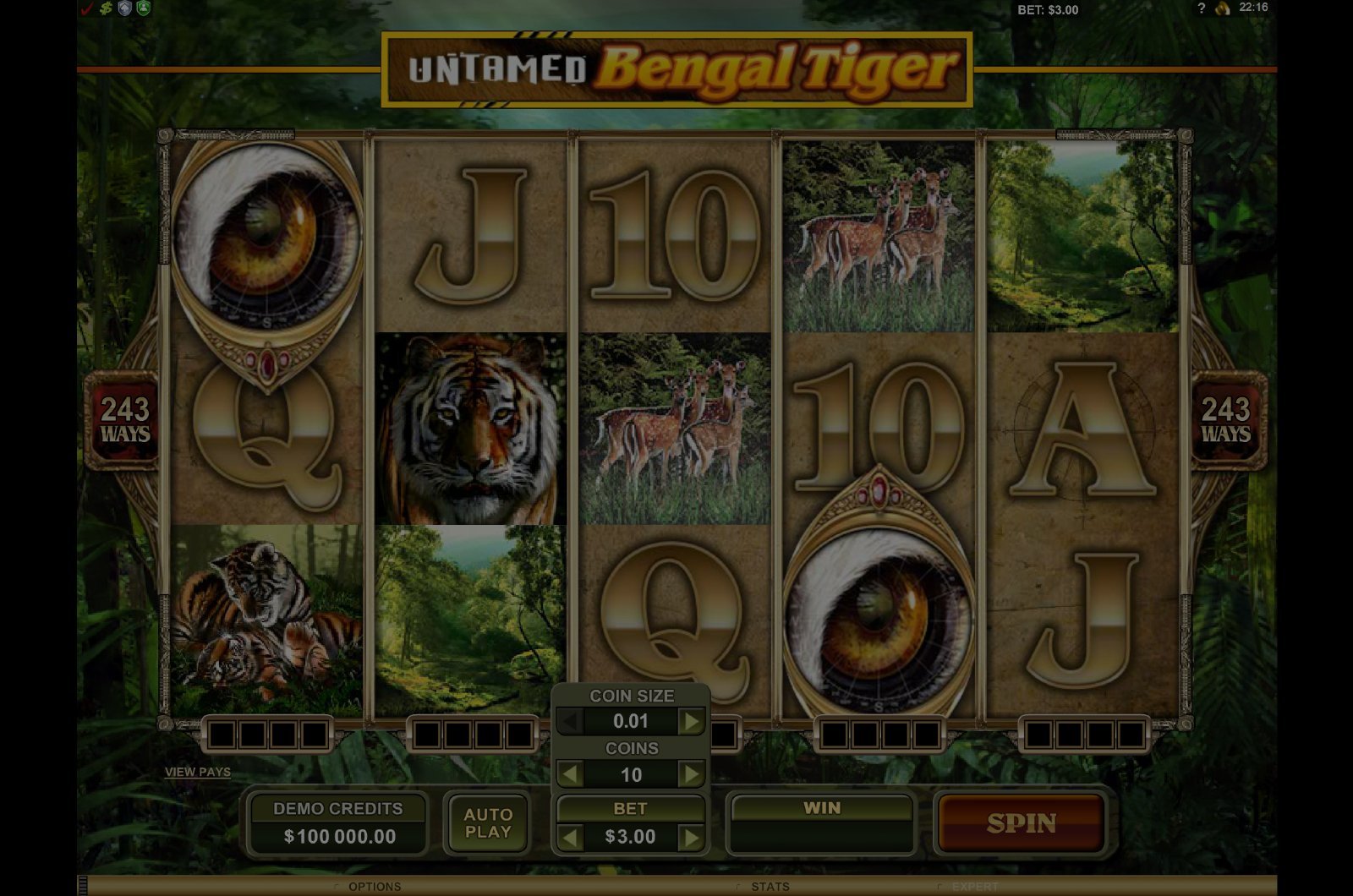
Task: Increase the coin size with the right arrow
Action: click(x=692, y=722)
